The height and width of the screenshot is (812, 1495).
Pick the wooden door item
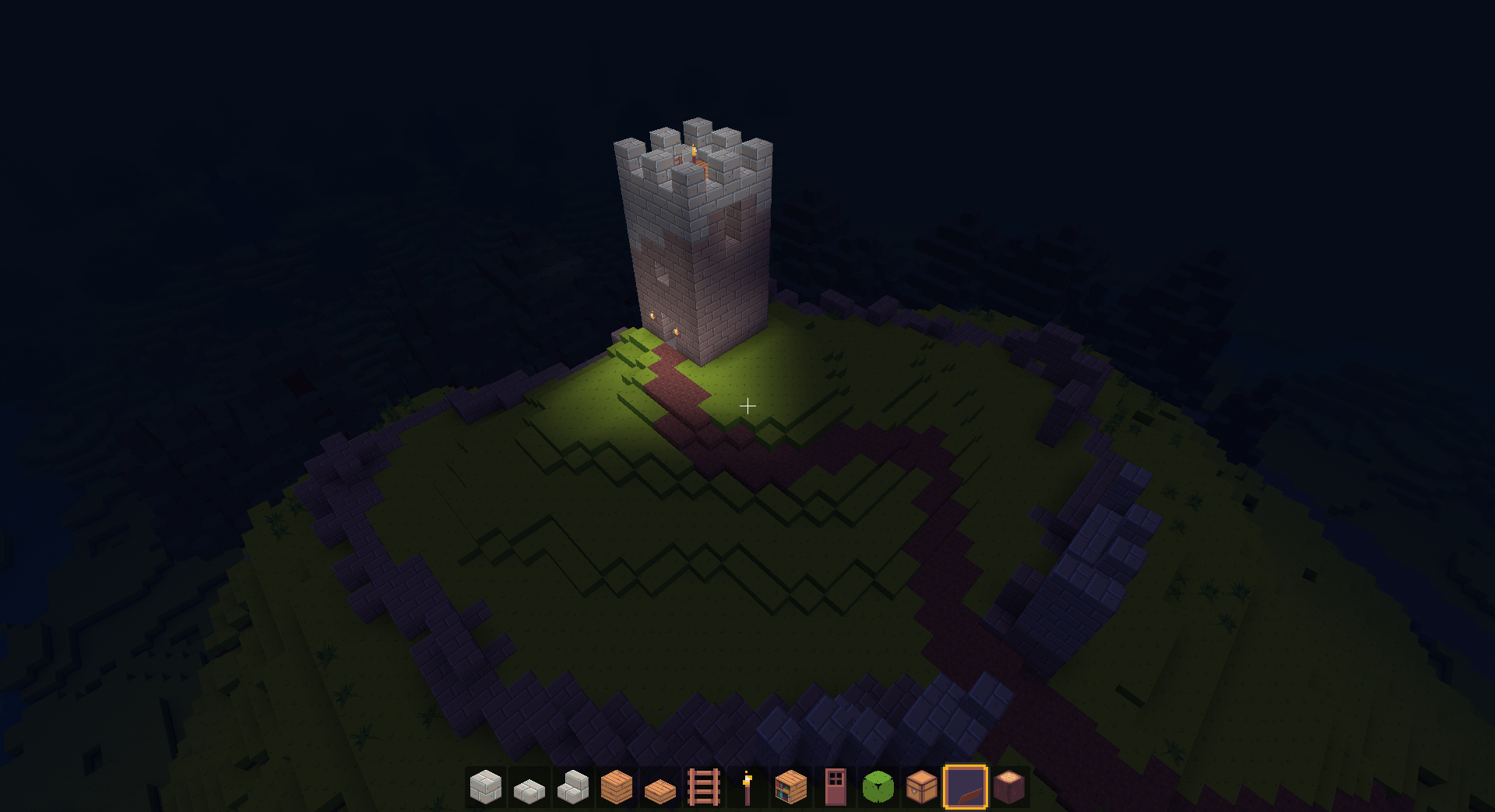click(x=835, y=787)
